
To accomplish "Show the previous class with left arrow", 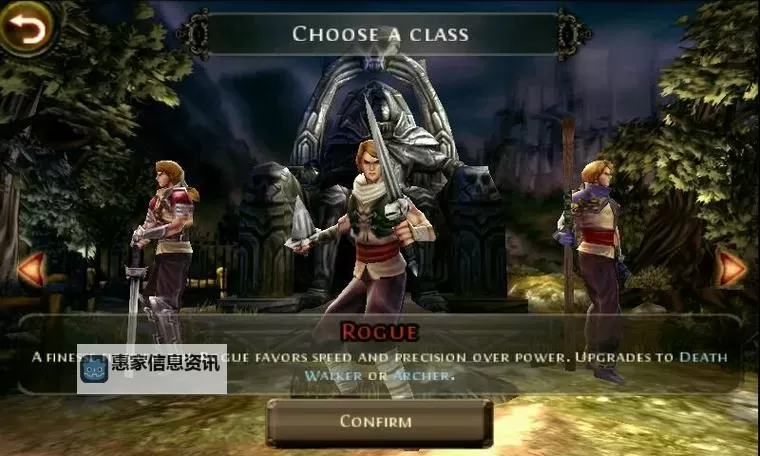I will tap(30, 268).
